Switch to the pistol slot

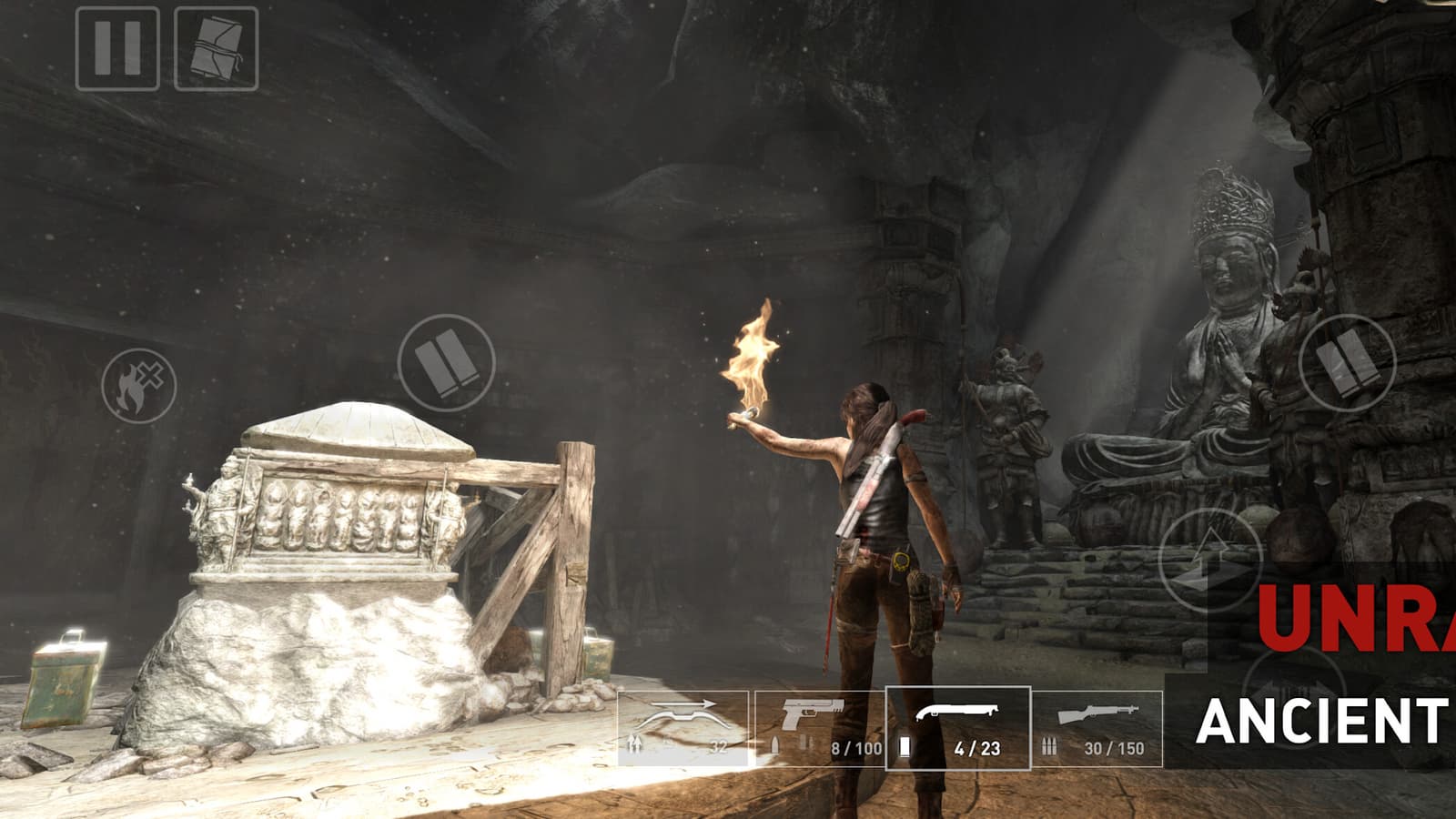point(819,728)
